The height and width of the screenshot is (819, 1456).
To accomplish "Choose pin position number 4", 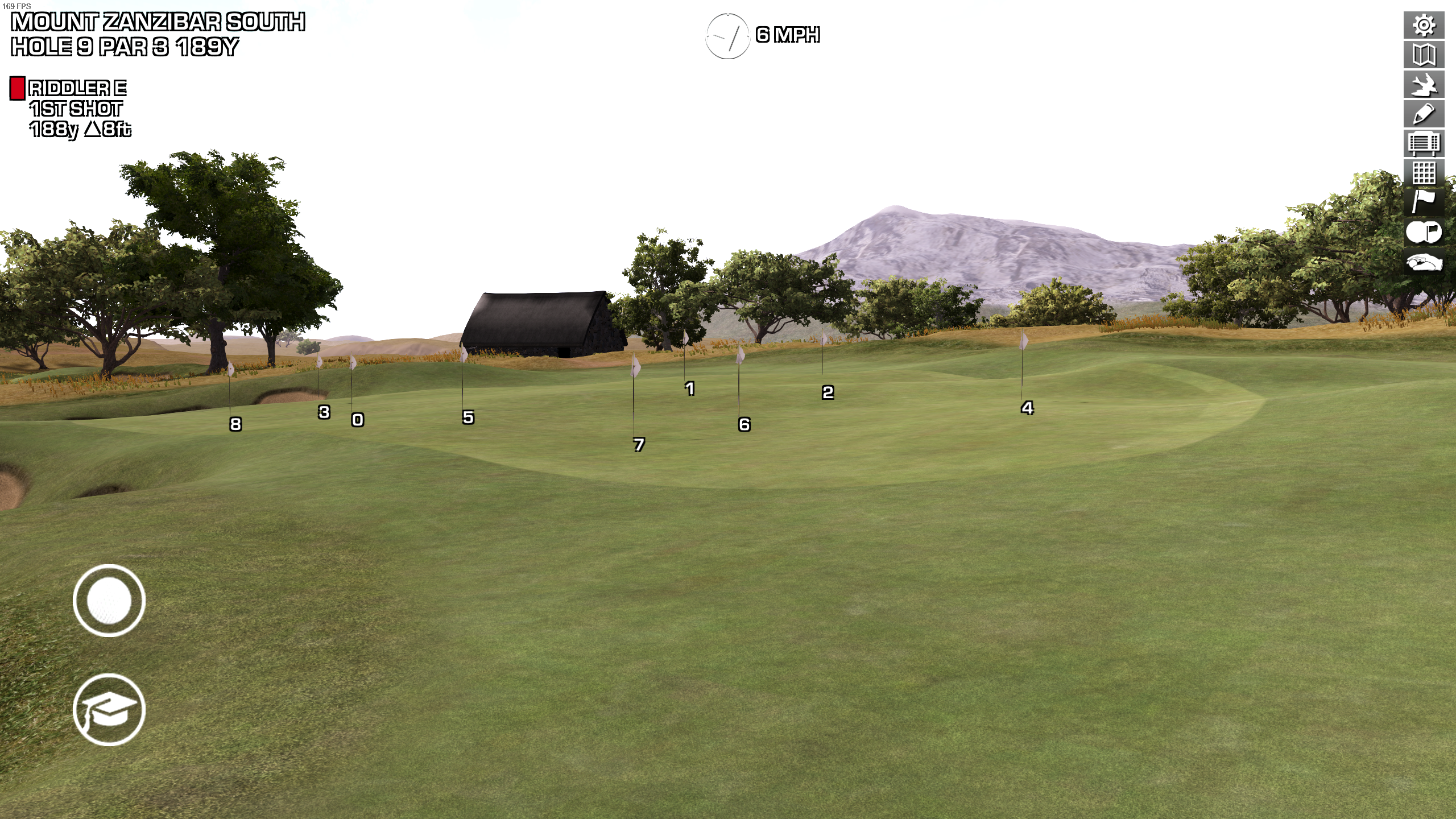I will [1027, 408].
